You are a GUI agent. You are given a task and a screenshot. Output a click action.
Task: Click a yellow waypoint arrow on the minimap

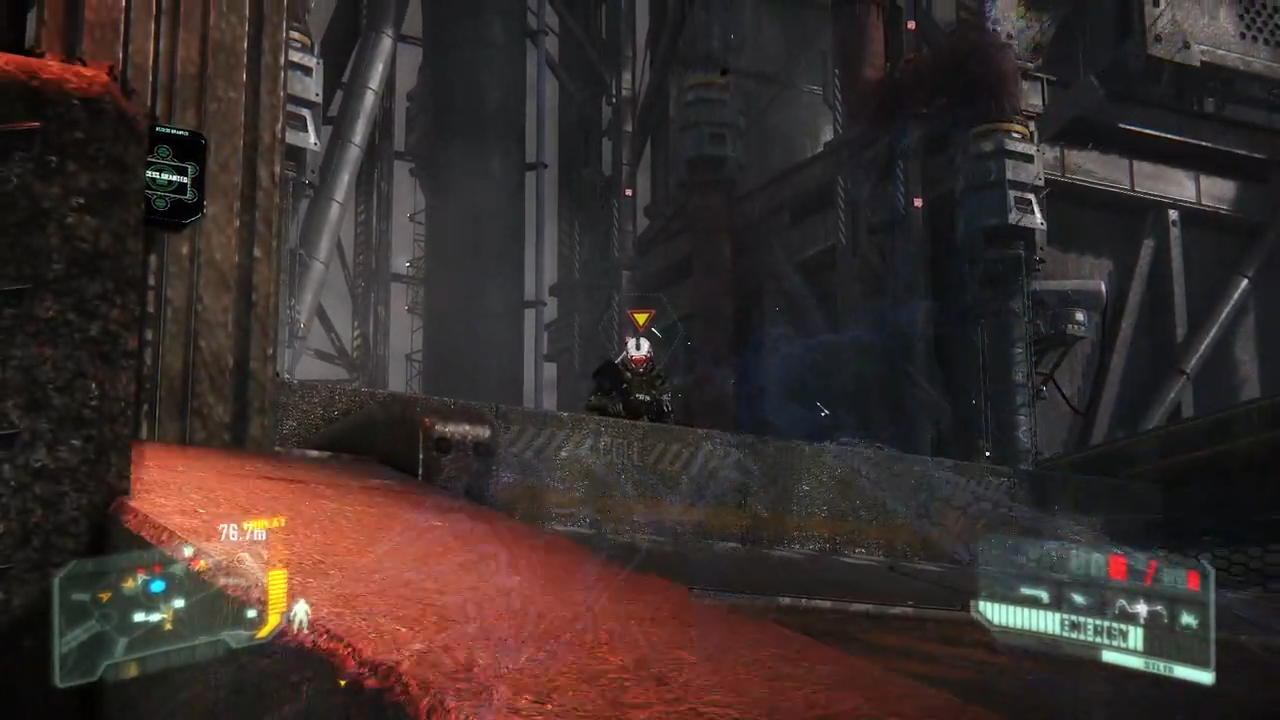(x=105, y=595)
